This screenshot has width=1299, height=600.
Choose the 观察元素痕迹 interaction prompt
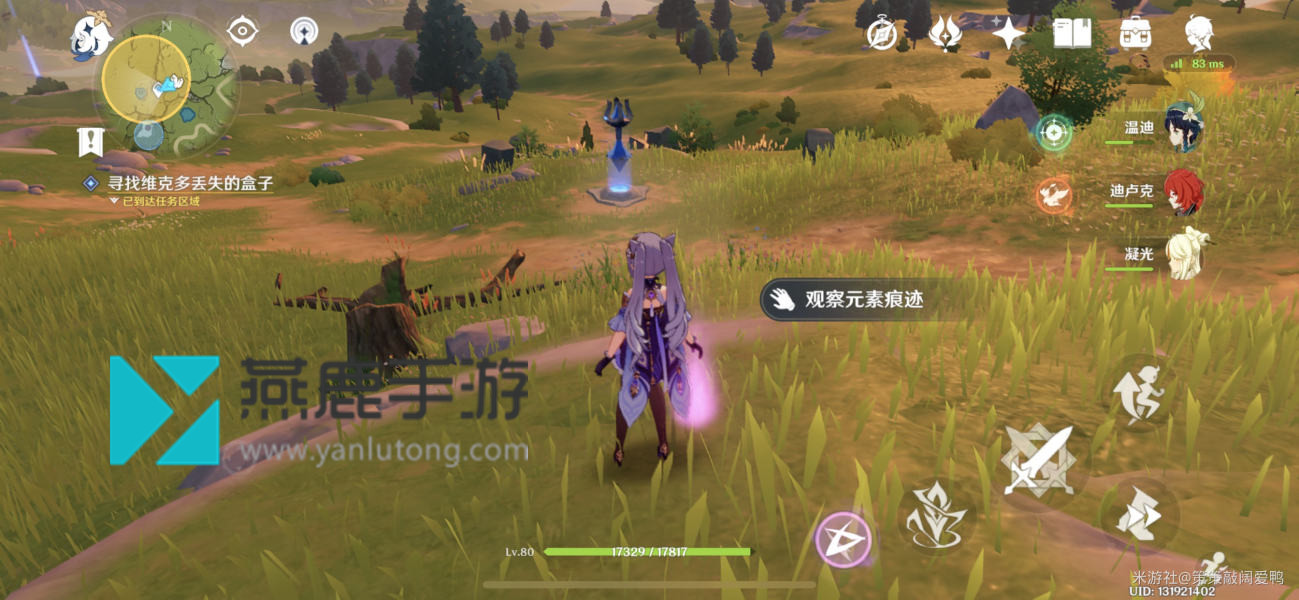pos(855,299)
